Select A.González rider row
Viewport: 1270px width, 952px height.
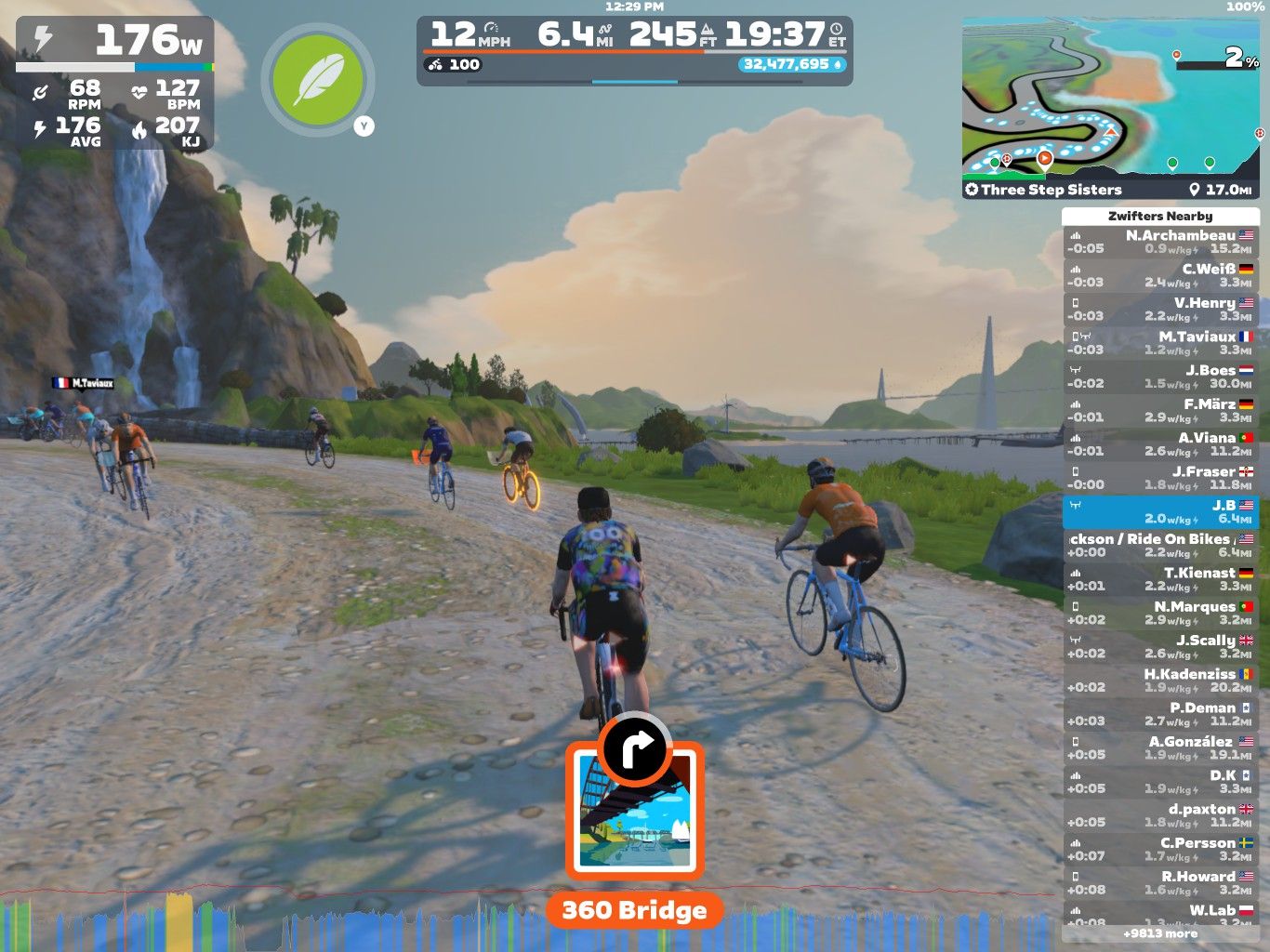[x=1160, y=747]
